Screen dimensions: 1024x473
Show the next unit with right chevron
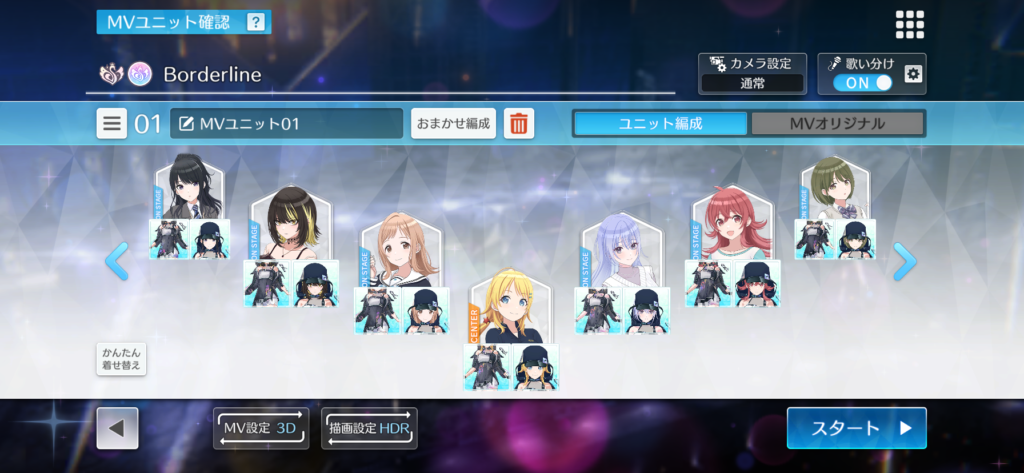click(x=904, y=261)
